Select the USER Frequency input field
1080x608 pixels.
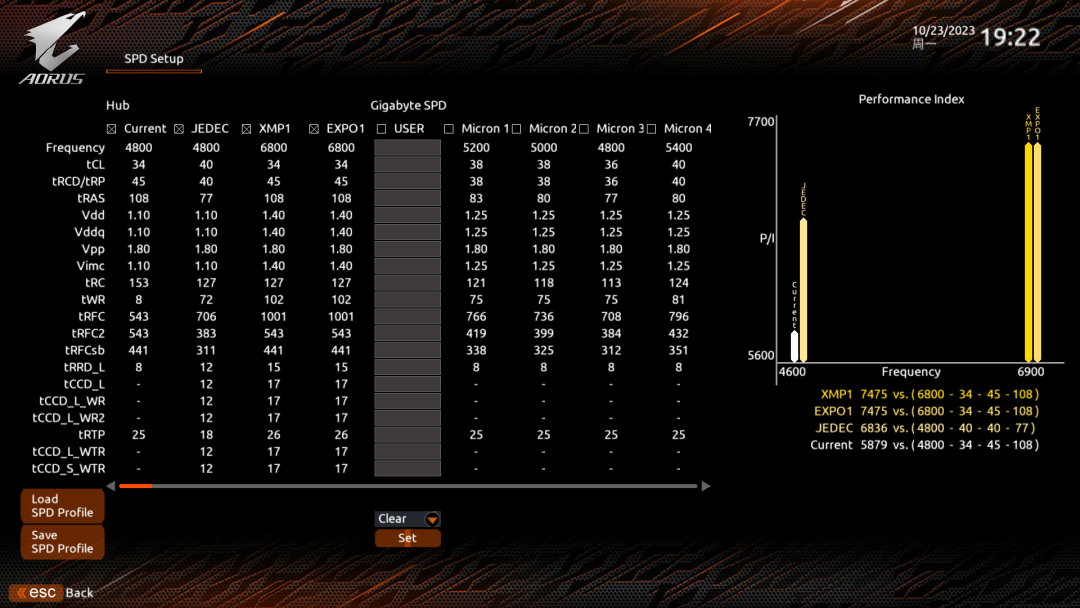(407, 148)
